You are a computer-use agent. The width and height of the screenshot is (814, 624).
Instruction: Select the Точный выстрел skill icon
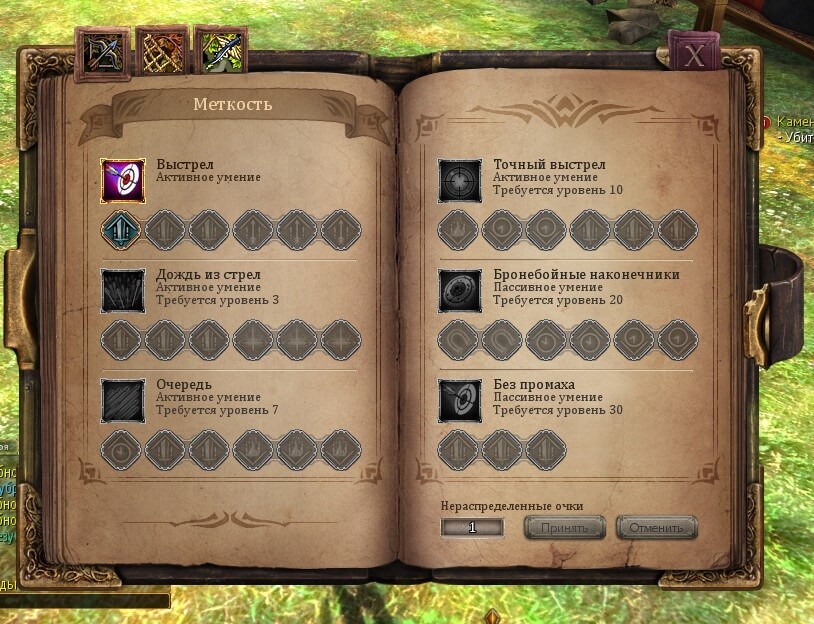click(461, 180)
